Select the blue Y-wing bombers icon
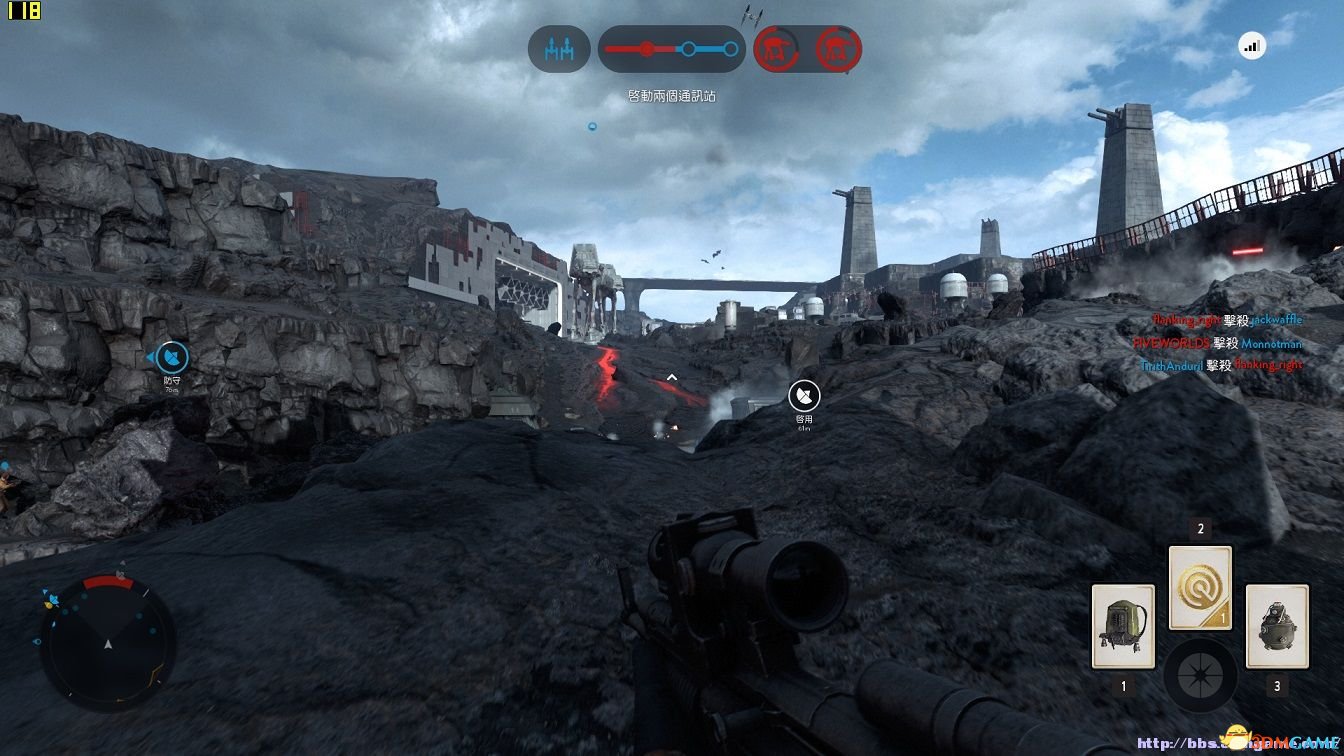This screenshot has width=1344, height=756. click(x=559, y=49)
